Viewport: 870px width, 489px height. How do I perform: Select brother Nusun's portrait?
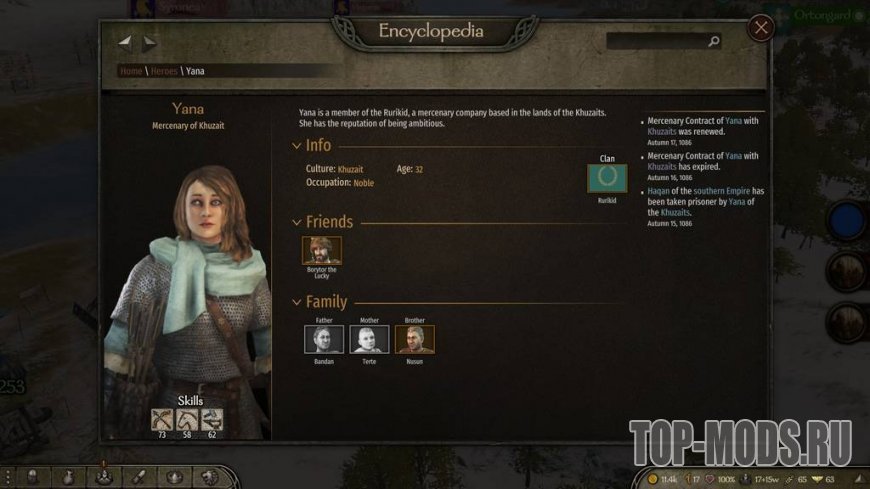(x=415, y=339)
